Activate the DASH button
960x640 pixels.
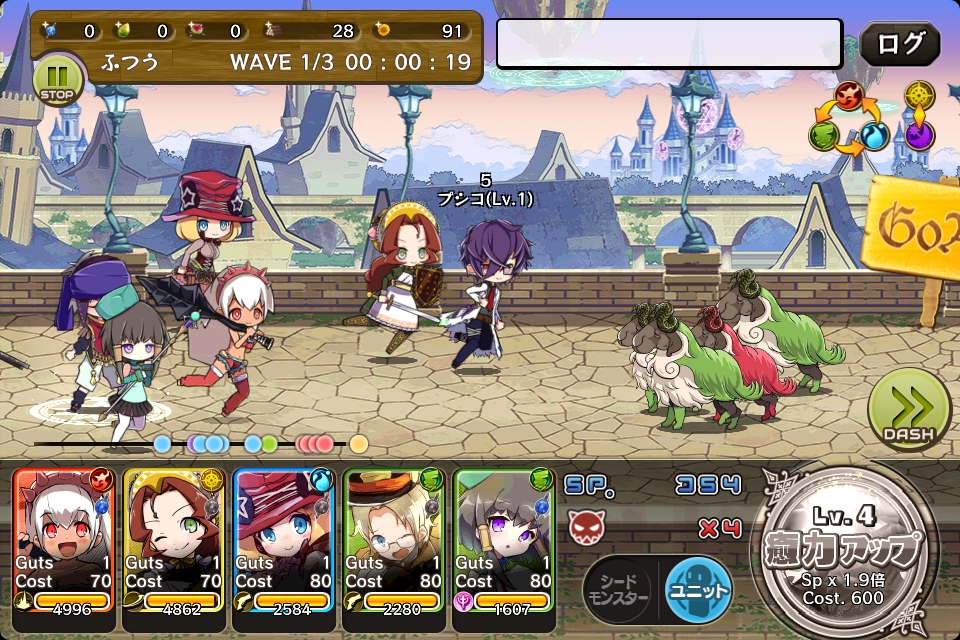pos(908,408)
